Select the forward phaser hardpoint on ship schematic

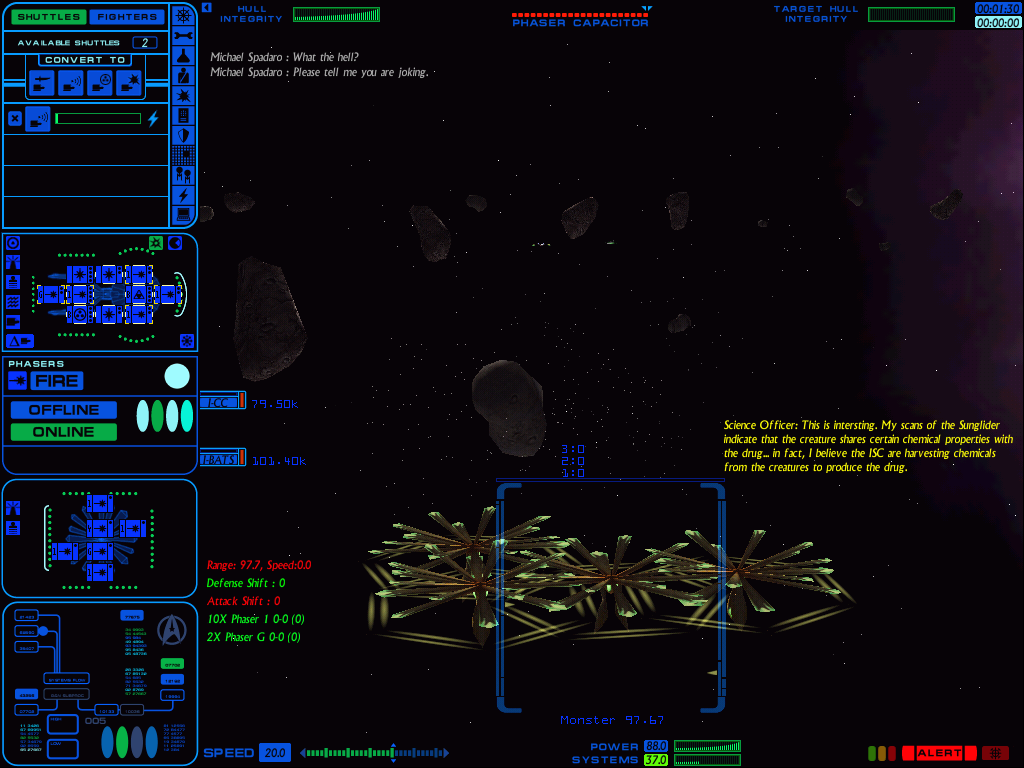click(170, 294)
